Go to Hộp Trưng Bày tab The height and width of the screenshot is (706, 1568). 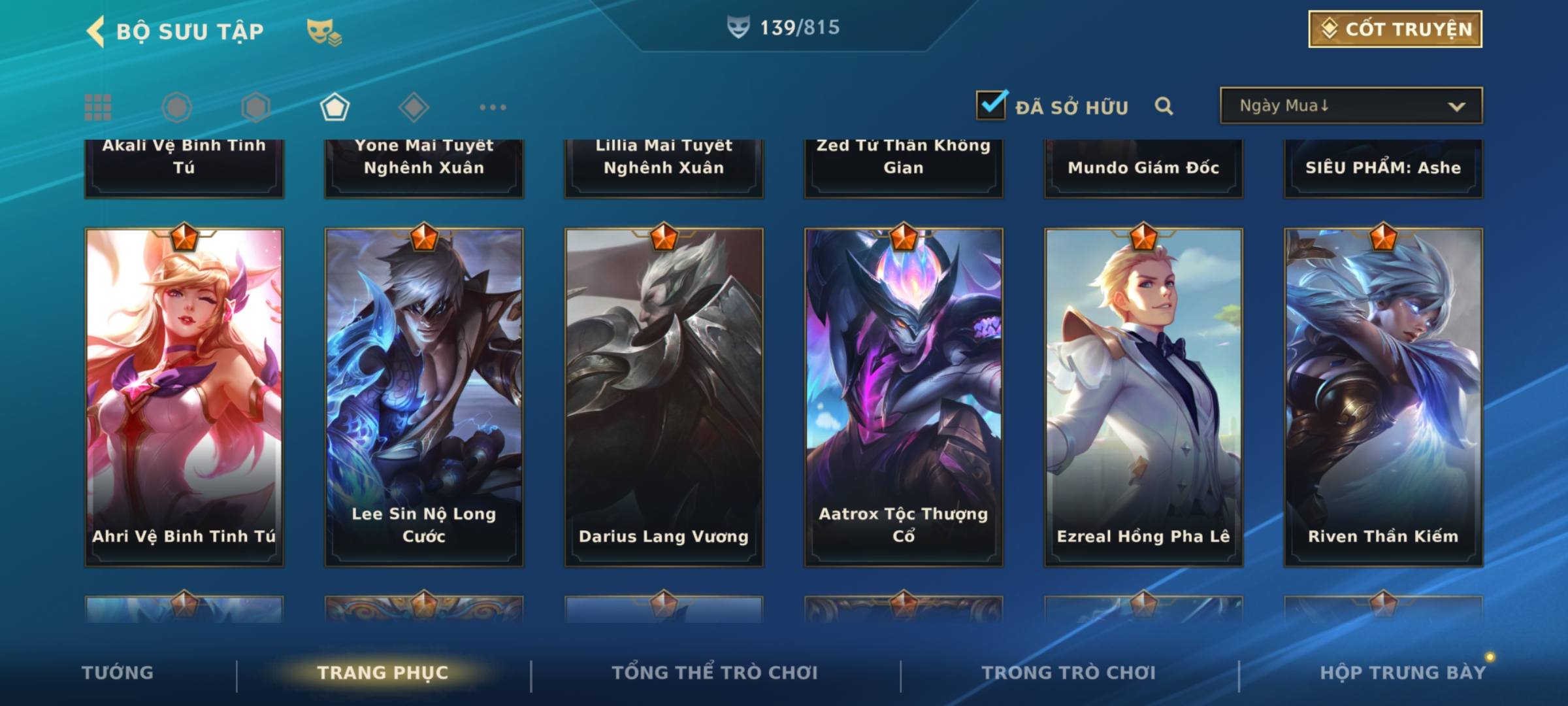[x=1403, y=673]
